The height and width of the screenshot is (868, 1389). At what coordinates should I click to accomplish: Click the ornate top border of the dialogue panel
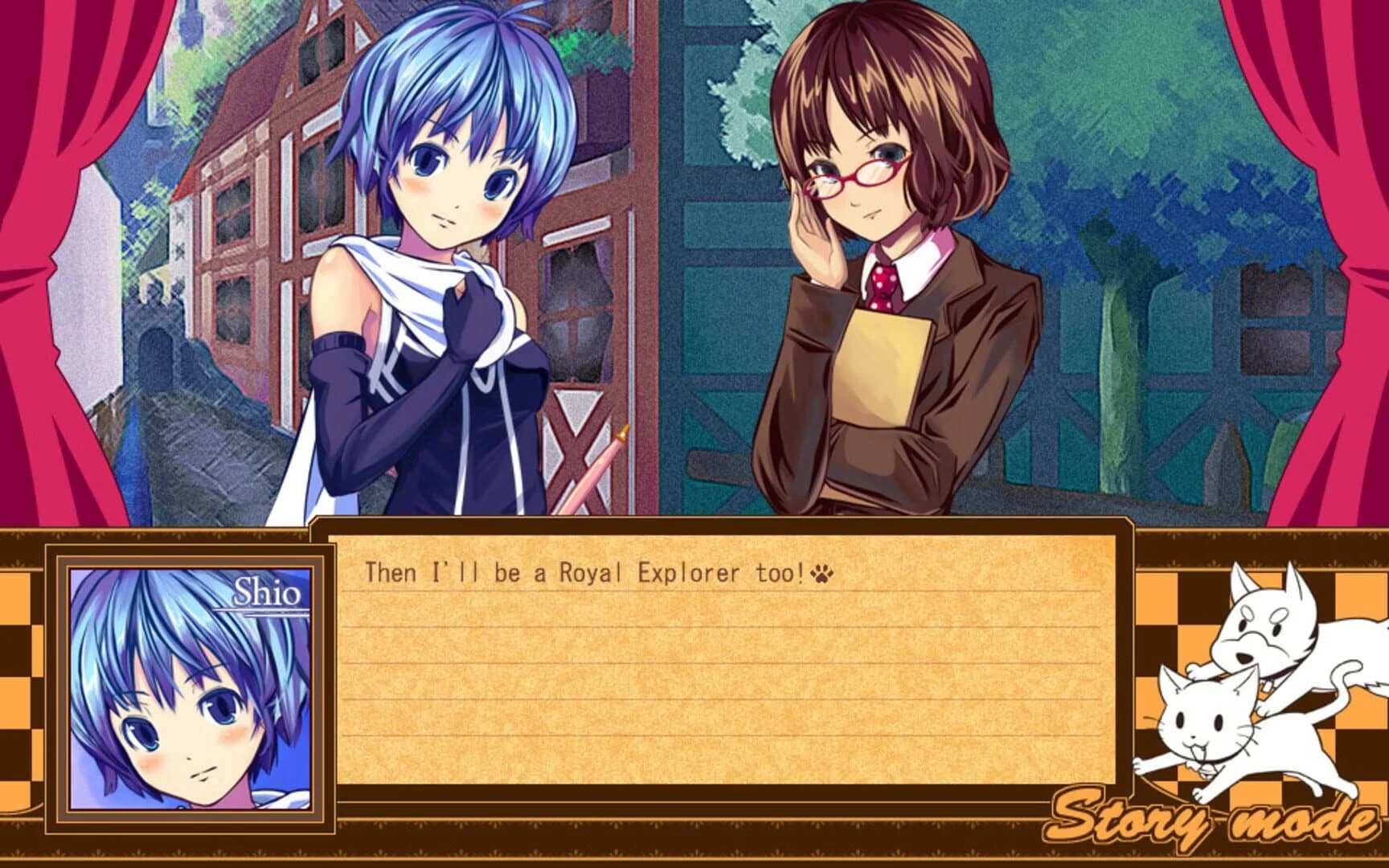pyautogui.click(x=723, y=526)
